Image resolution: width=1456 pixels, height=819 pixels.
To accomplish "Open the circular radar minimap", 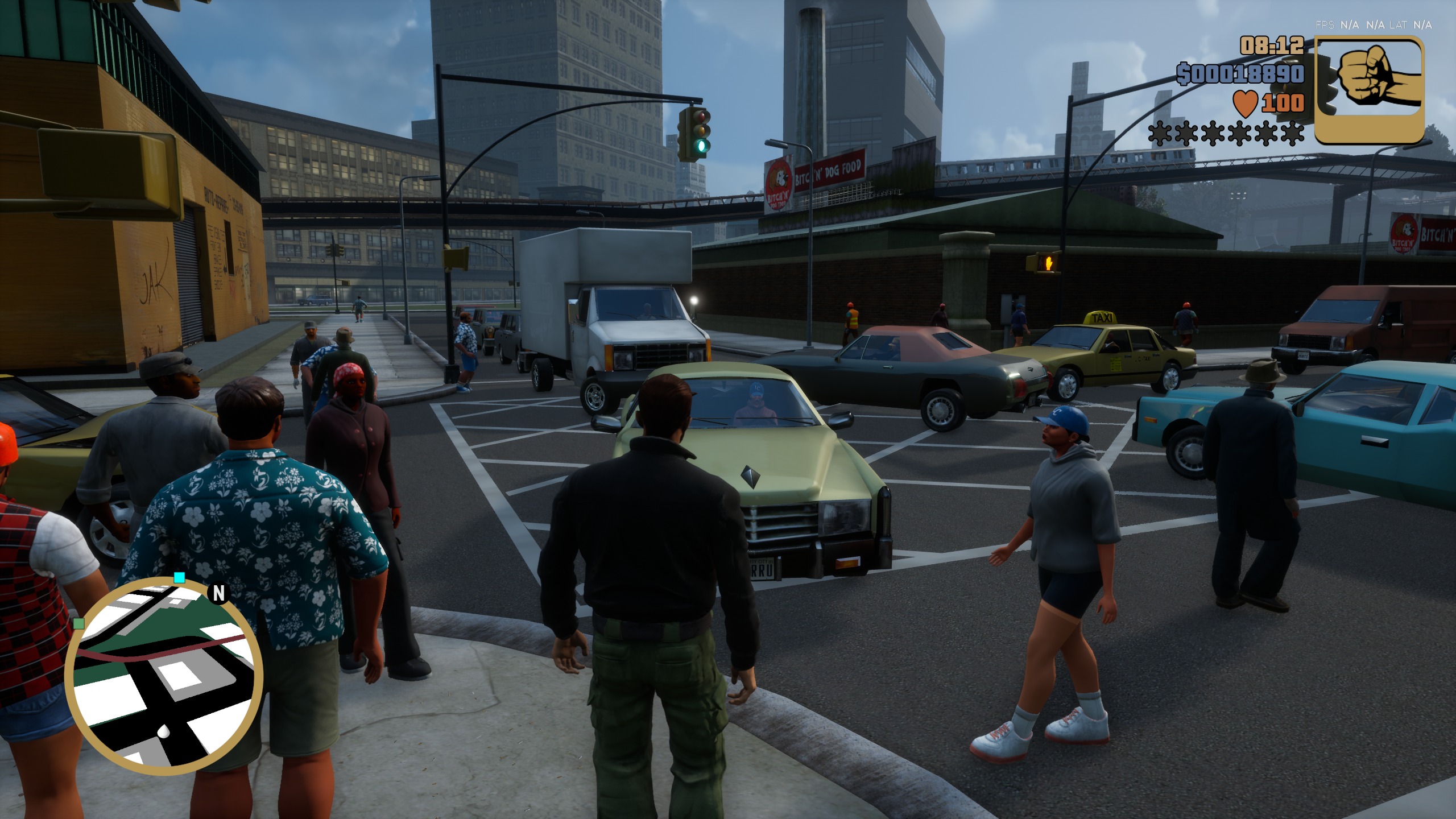I will click(164, 677).
